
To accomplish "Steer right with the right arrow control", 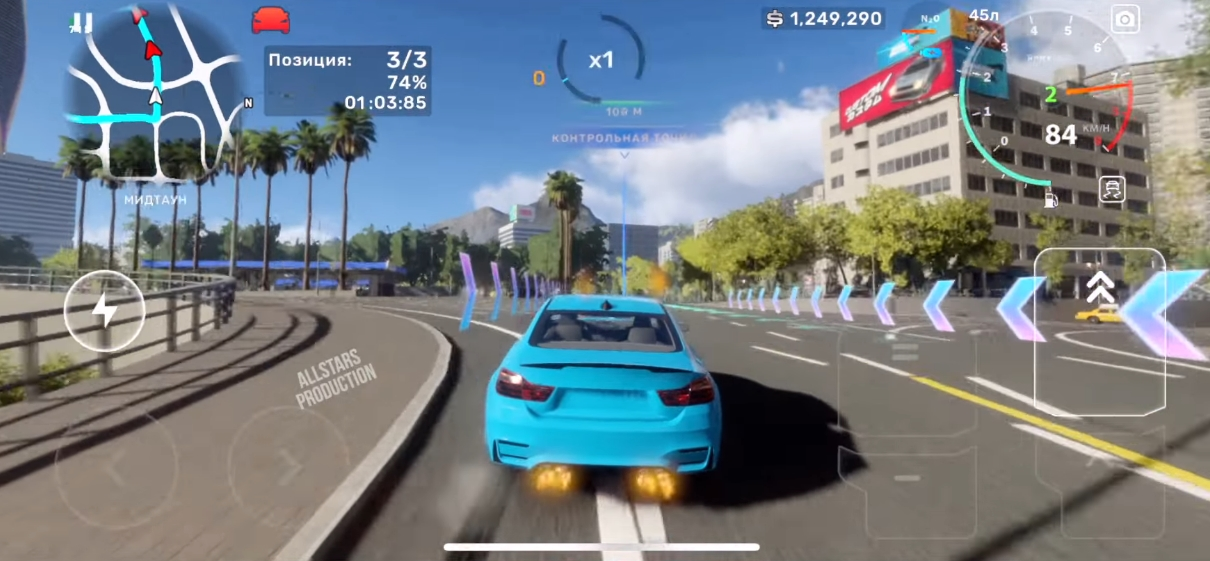I will pyautogui.click(x=287, y=466).
